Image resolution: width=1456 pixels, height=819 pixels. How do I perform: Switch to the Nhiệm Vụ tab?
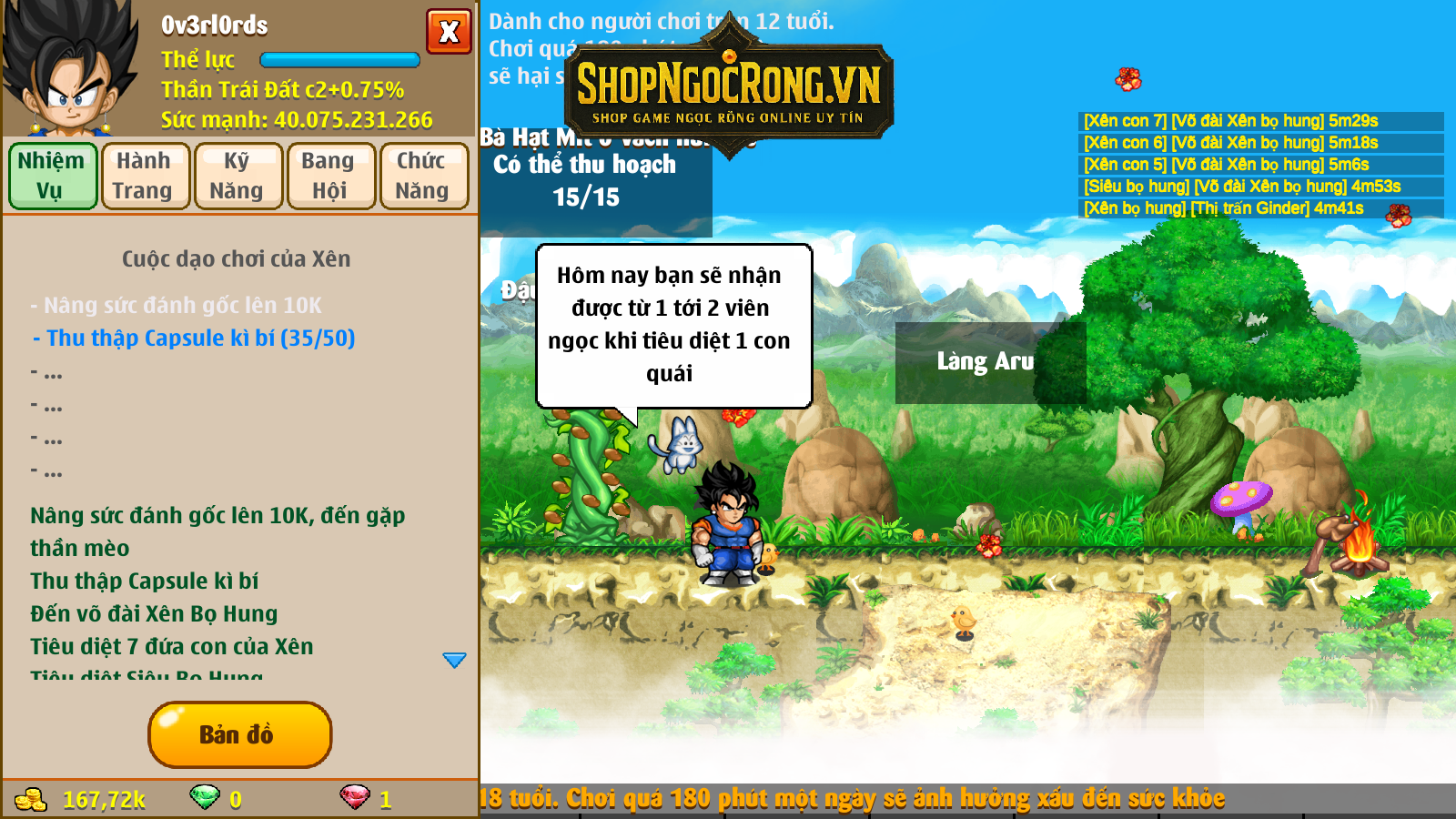pyautogui.click(x=53, y=176)
